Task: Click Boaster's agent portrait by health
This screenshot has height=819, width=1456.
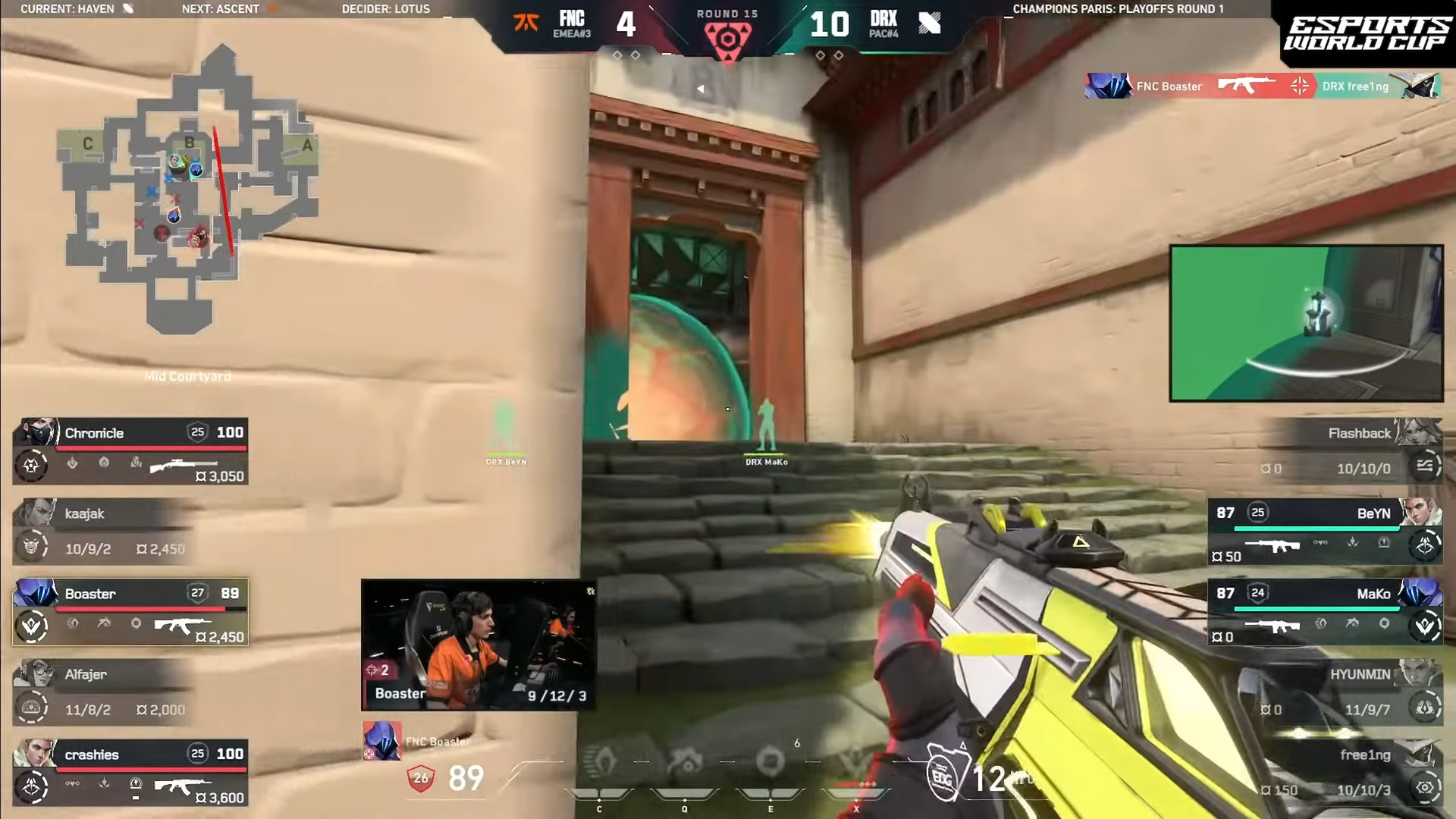Action: [x=381, y=739]
